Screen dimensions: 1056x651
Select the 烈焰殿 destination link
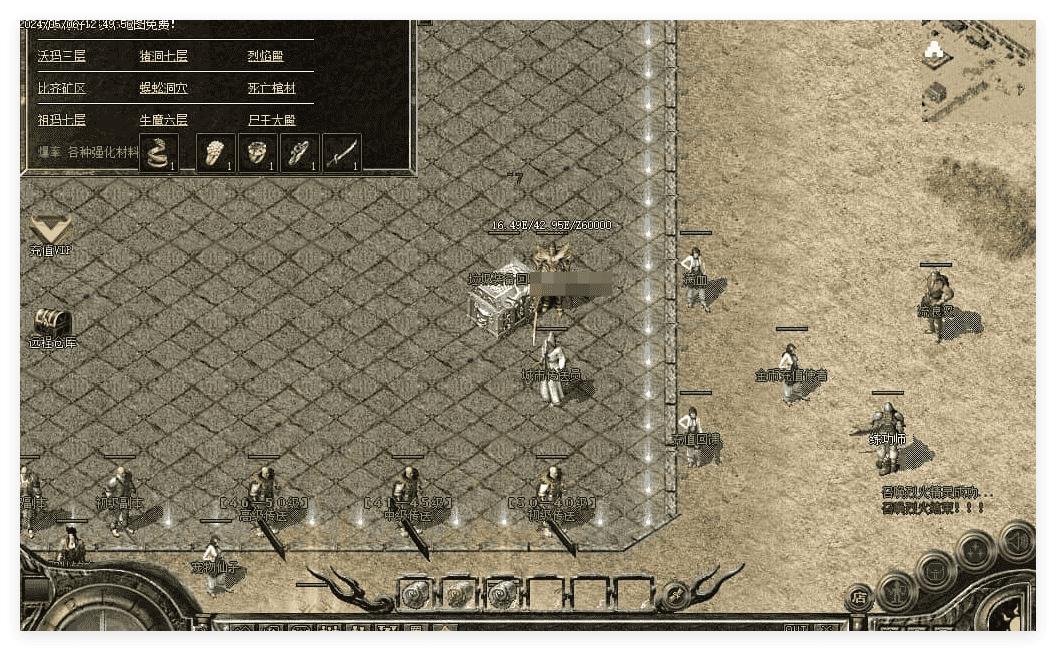[265, 57]
